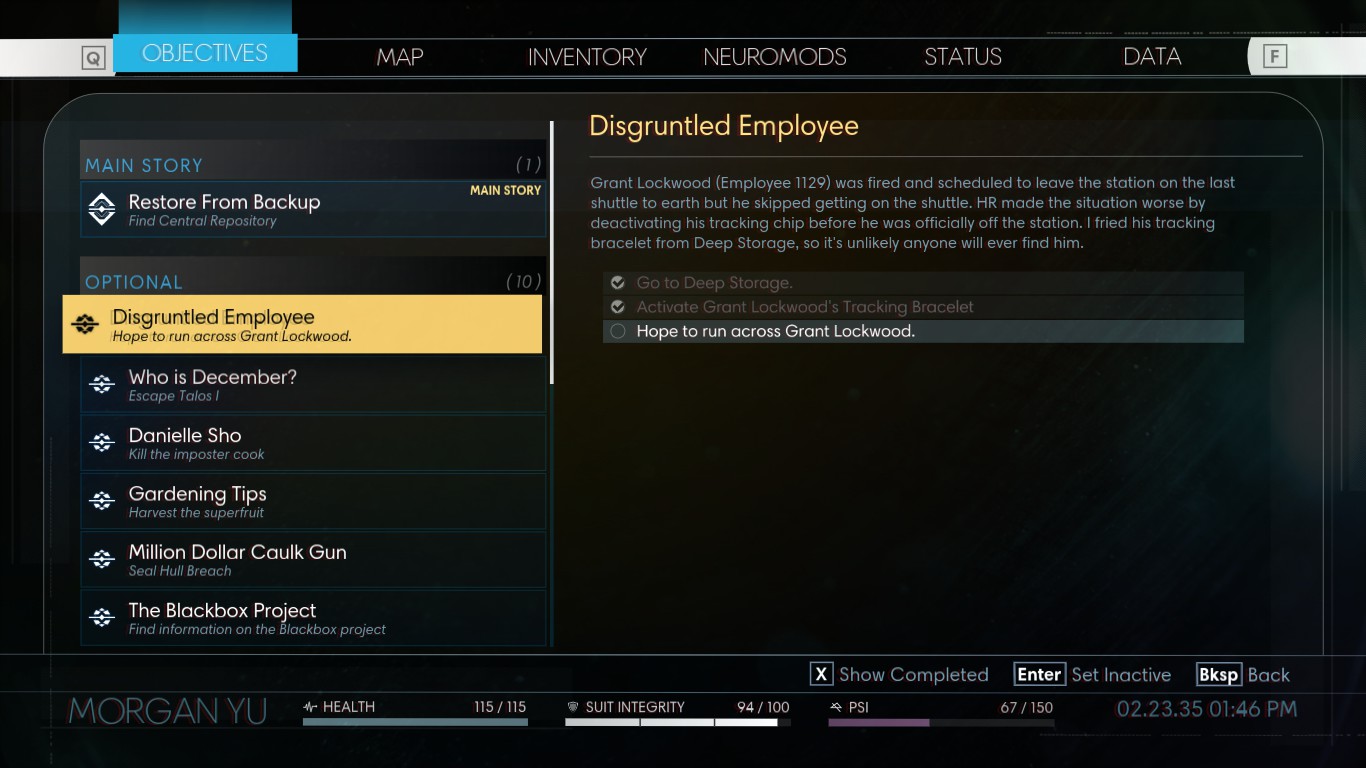Click the Danielle Sho quest icon
Screen dimensions: 1366x768
[x=101, y=442]
